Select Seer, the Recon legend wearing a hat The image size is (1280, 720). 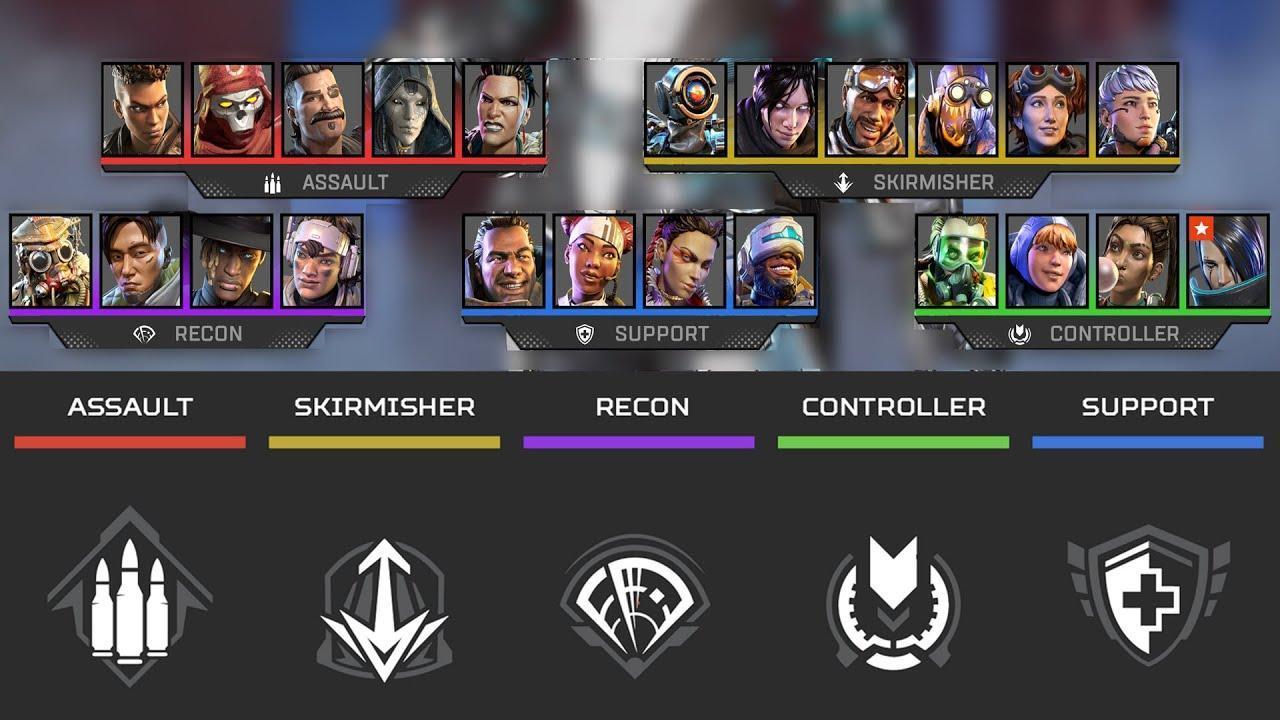(x=232, y=261)
